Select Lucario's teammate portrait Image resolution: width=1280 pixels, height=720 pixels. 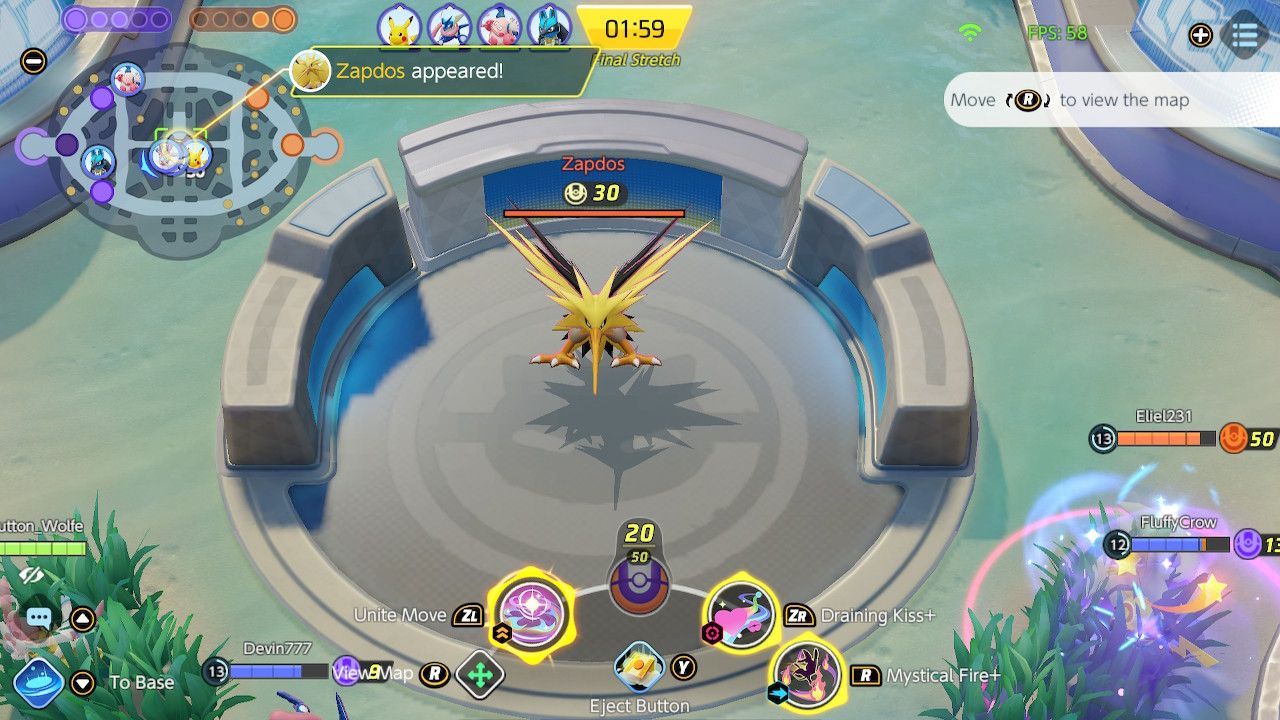[x=549, y=25]
